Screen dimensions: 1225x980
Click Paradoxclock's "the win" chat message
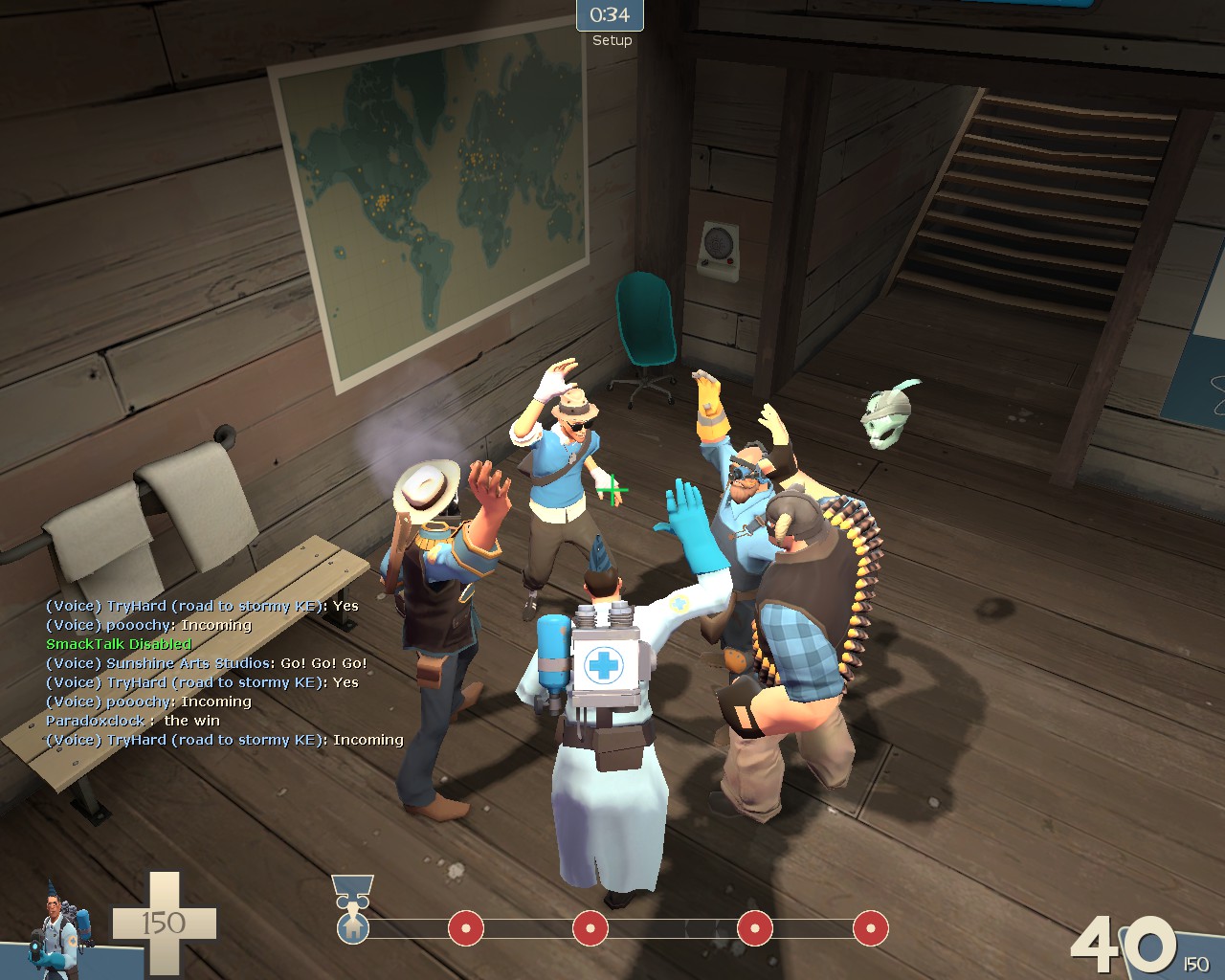click(x=133, y=721)
